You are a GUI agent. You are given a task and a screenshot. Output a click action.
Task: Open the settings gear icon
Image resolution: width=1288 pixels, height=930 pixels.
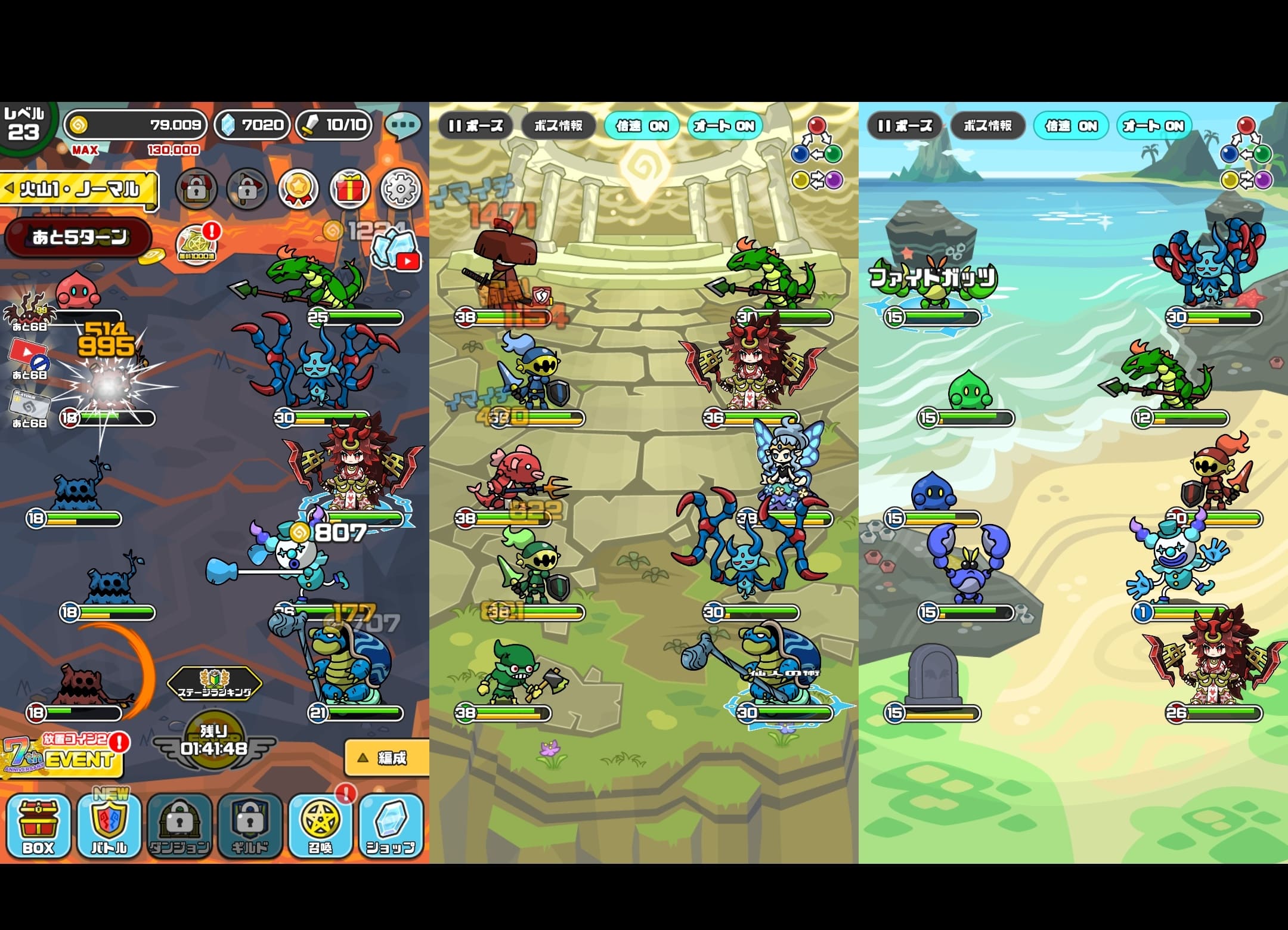coord(400,189)
